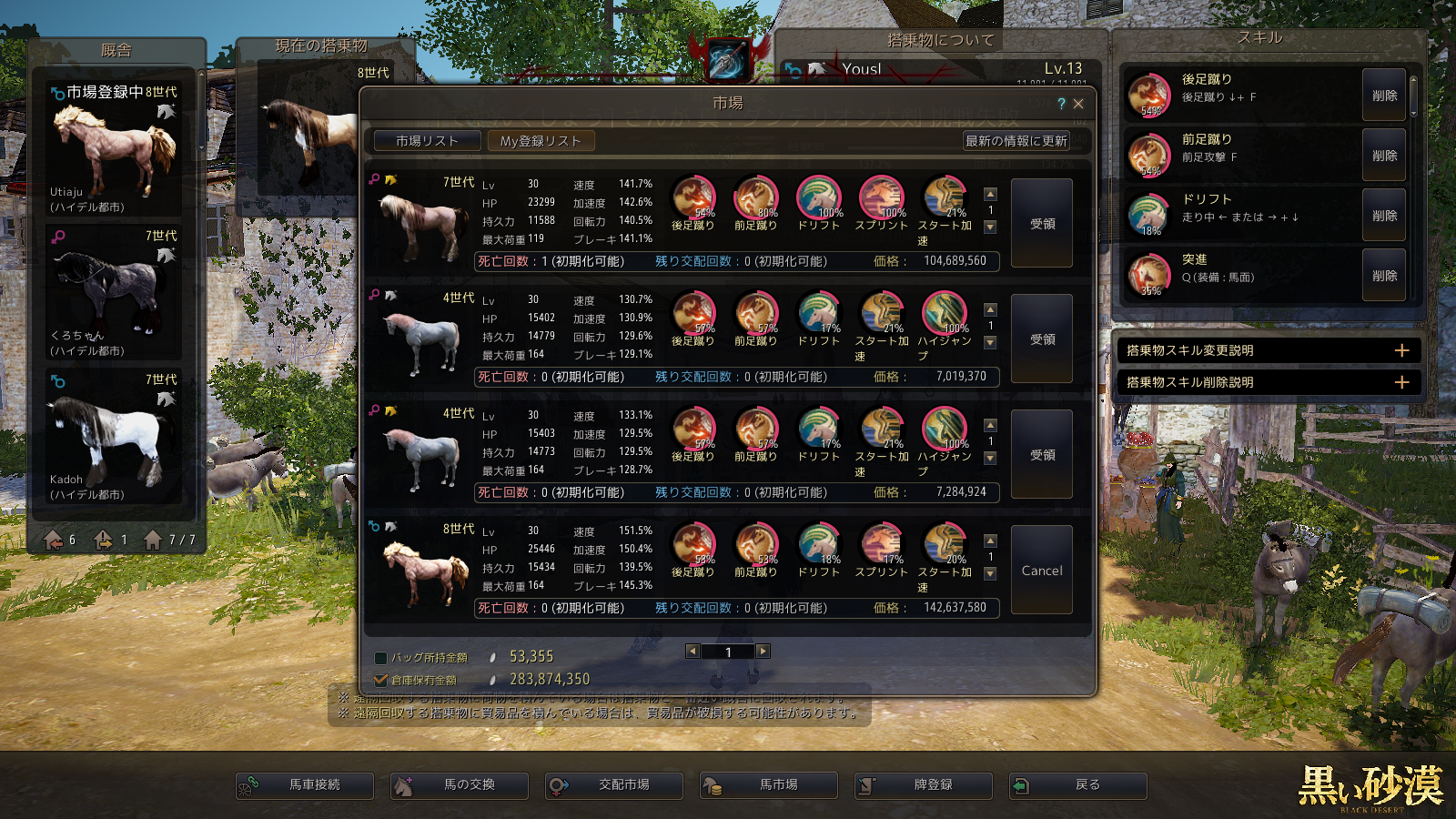Open the 交配市場 breeding market

614,785
